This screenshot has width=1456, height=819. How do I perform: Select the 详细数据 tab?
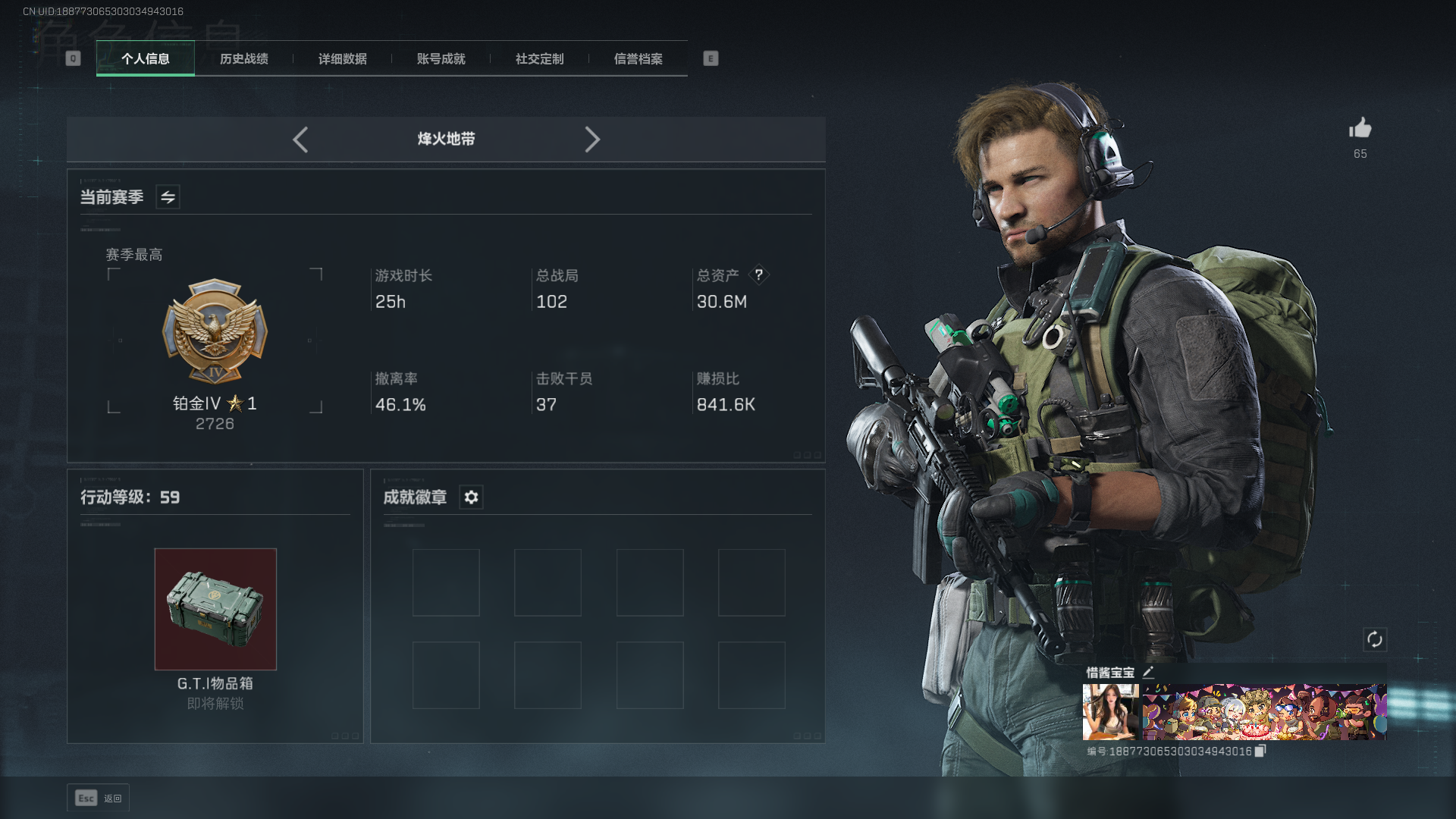pyautogui.click(x=342, y=59)
